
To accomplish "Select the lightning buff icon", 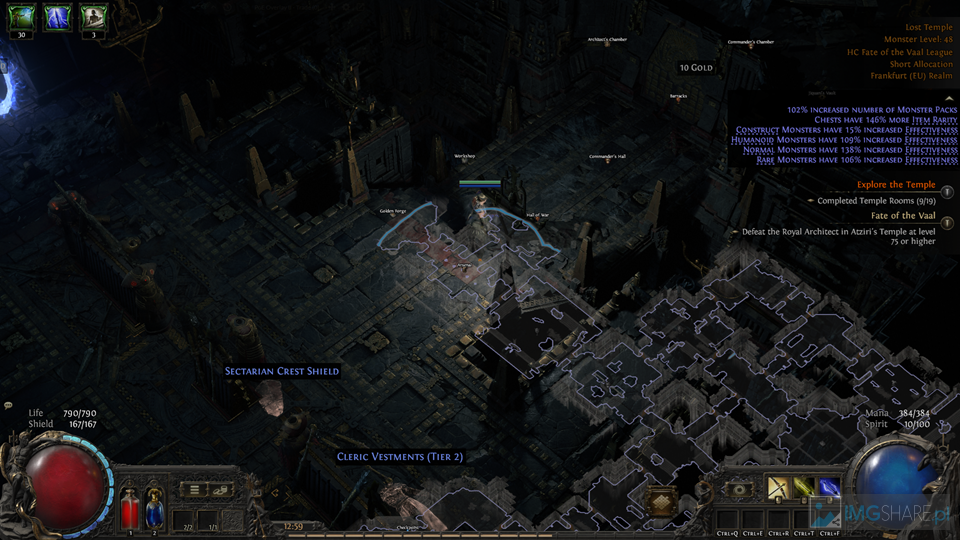I will pos(58,15).
